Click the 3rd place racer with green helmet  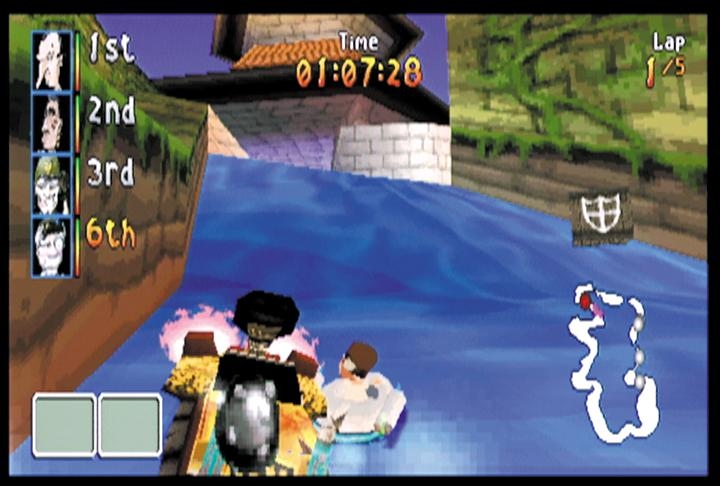(x=52, y=184)
